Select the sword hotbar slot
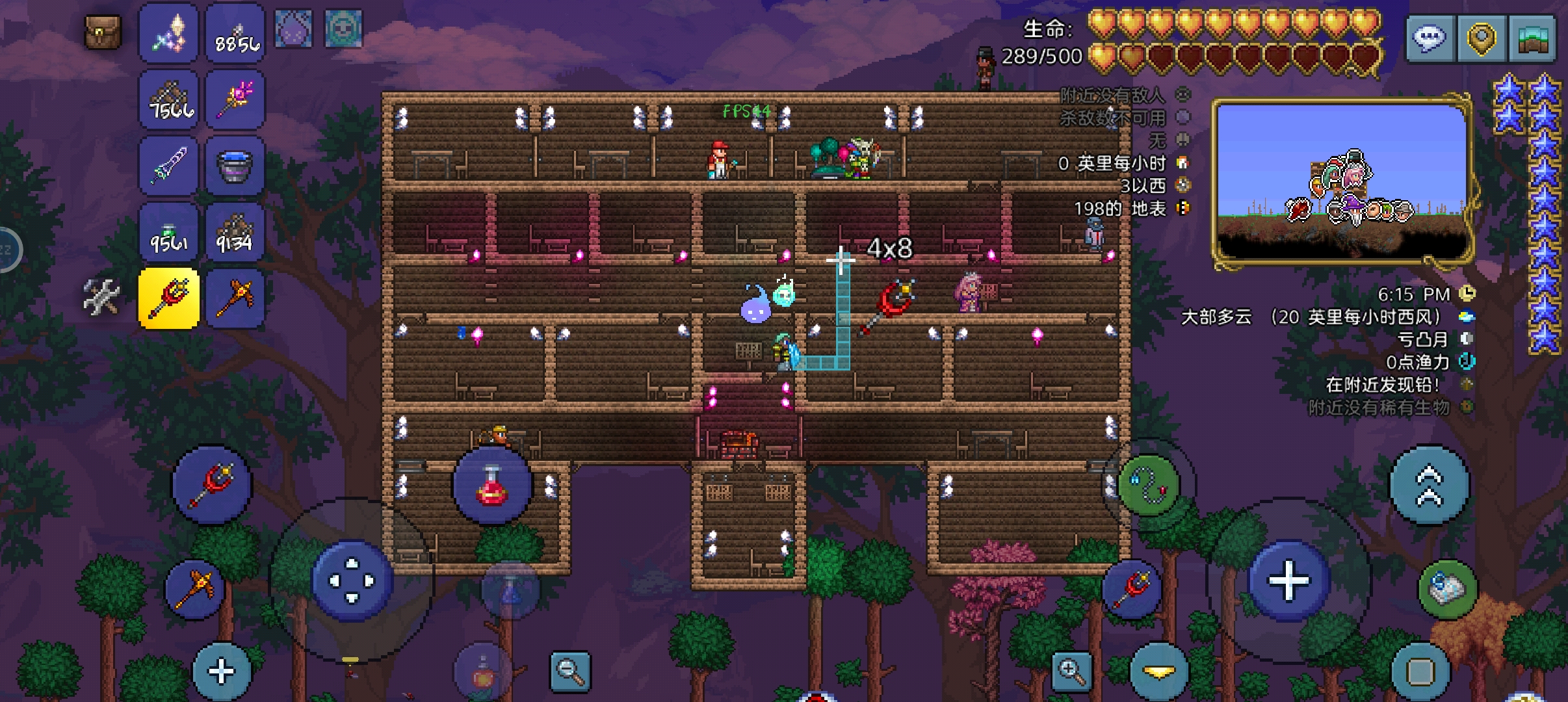 [x=169, y=166]
